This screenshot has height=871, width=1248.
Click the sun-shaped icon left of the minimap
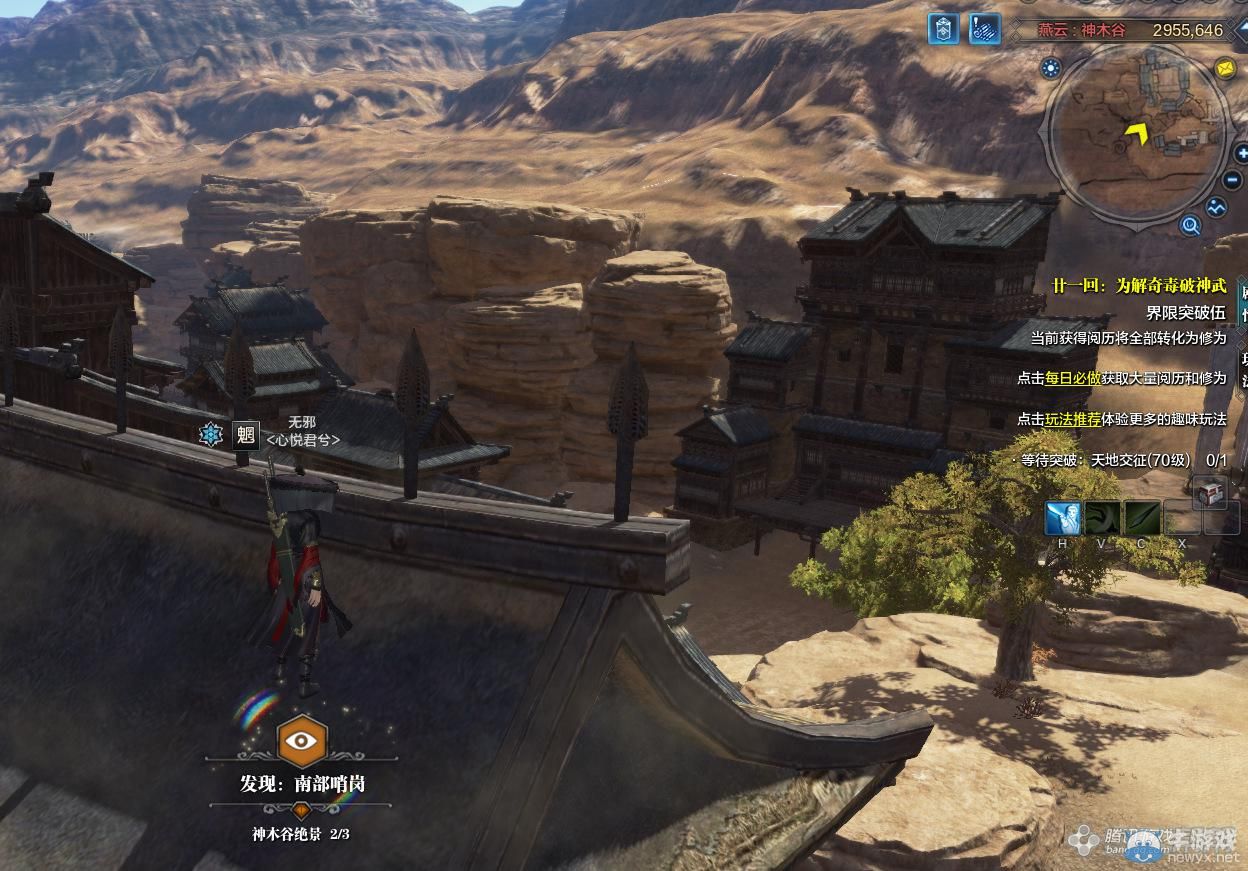tap(1050, 68)
